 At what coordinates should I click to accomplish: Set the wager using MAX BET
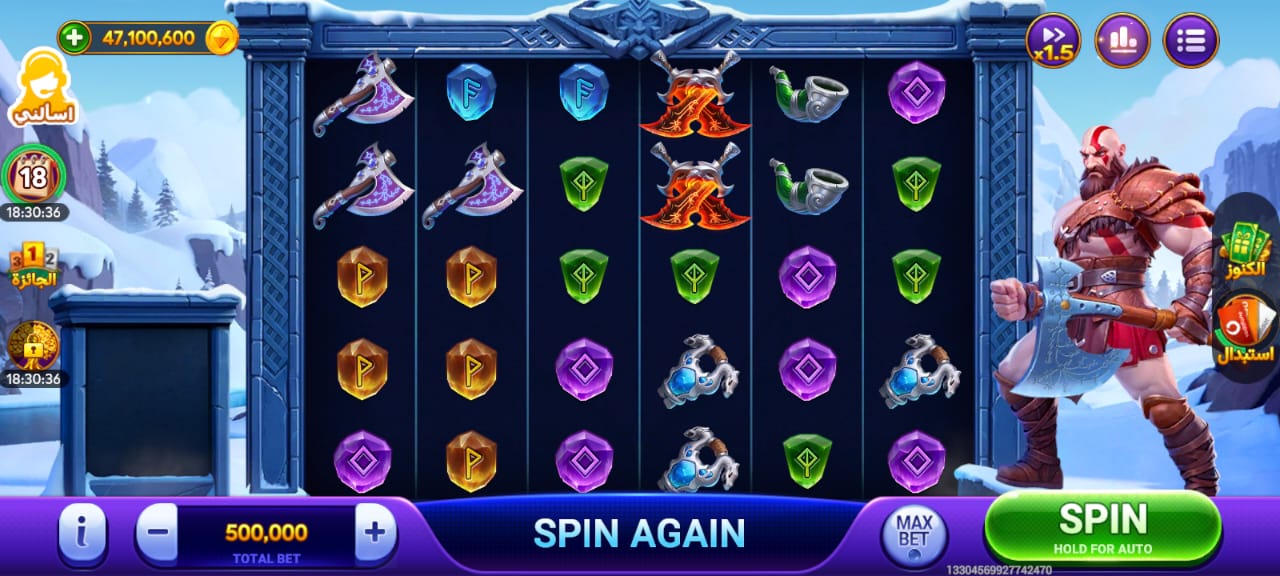[x=913, y=532]
